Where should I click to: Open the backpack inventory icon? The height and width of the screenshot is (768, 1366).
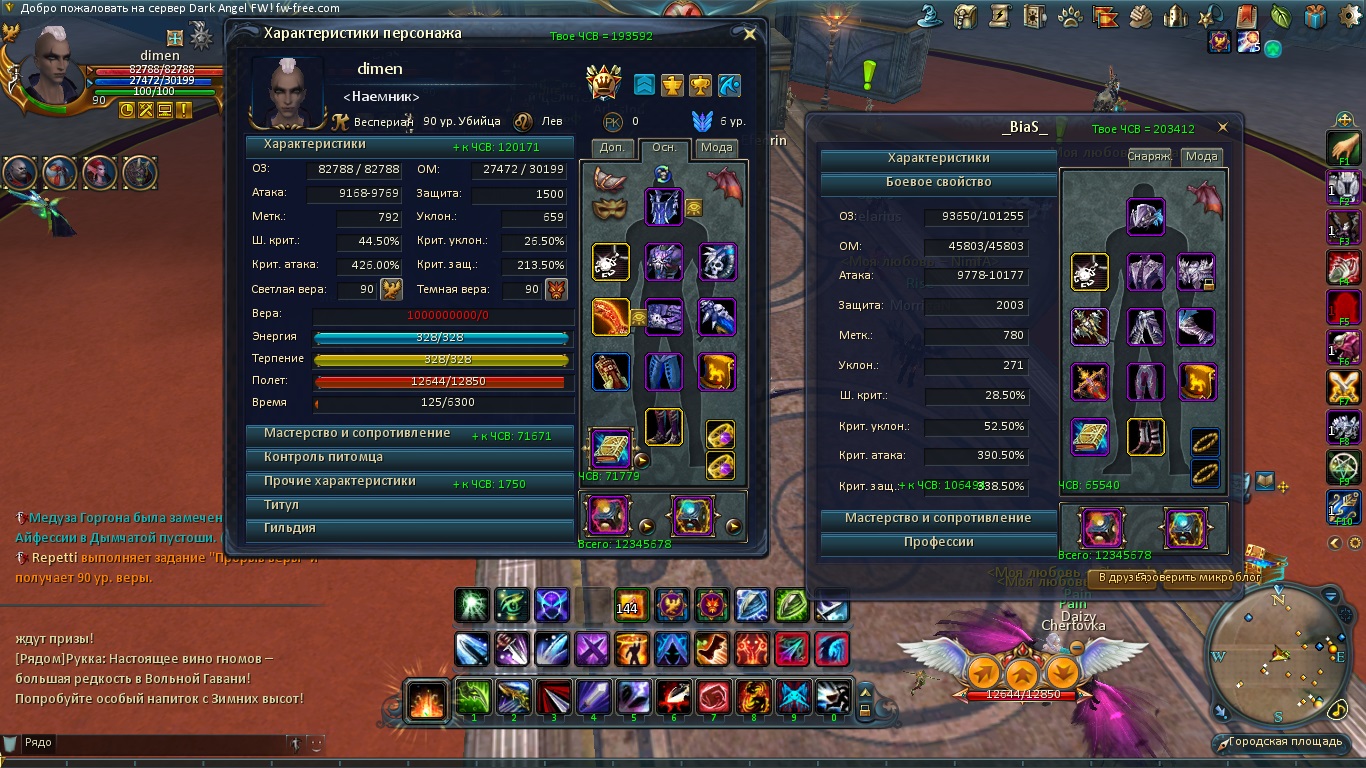[x=965, y=16]
